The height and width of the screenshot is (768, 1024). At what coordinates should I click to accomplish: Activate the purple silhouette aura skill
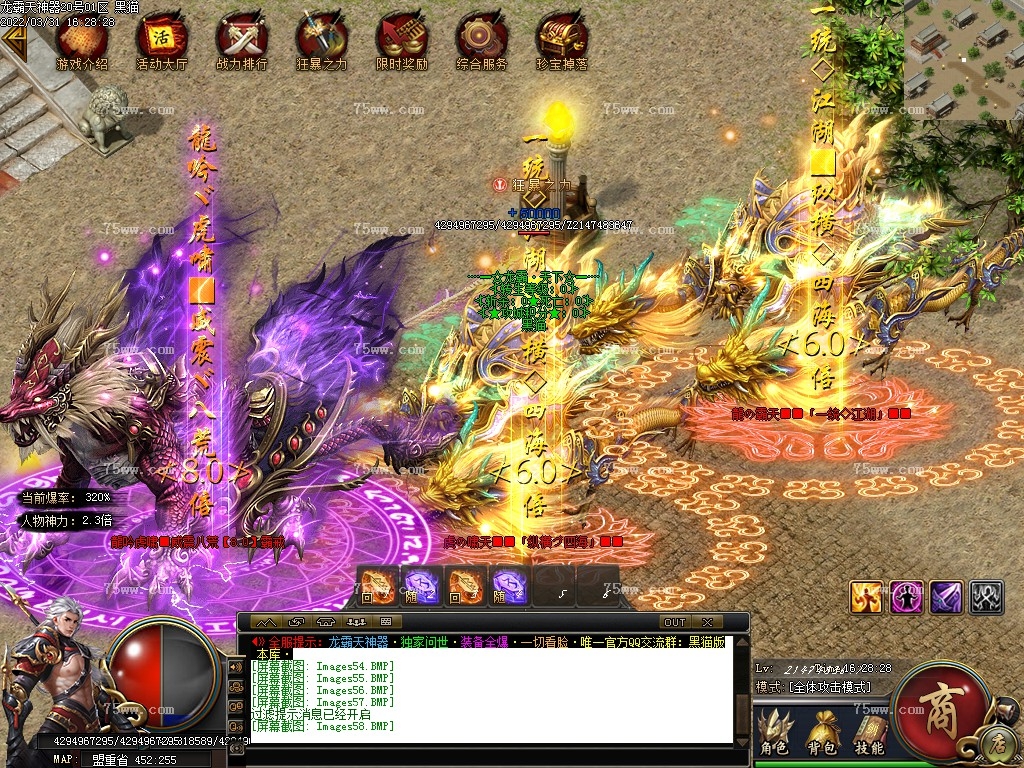pos(906,597)
